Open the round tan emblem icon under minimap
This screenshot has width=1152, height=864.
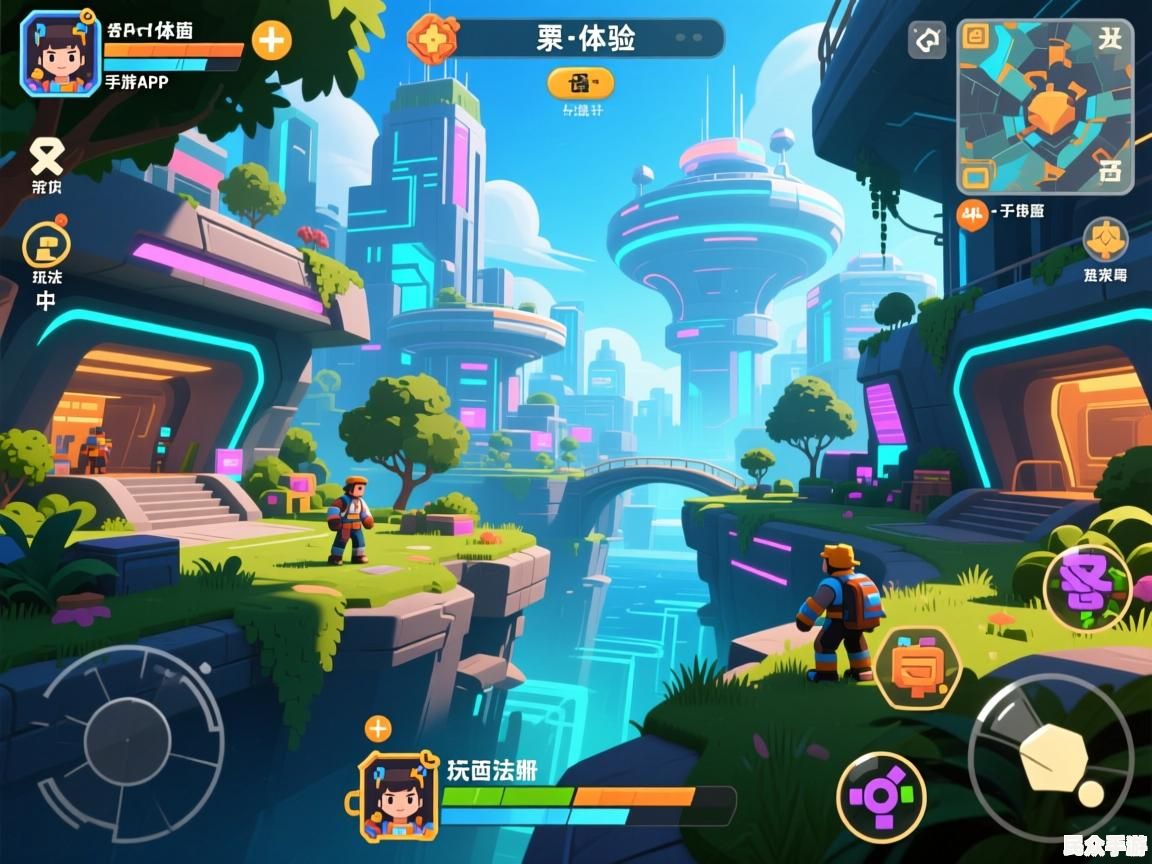tap(1105, 241)
